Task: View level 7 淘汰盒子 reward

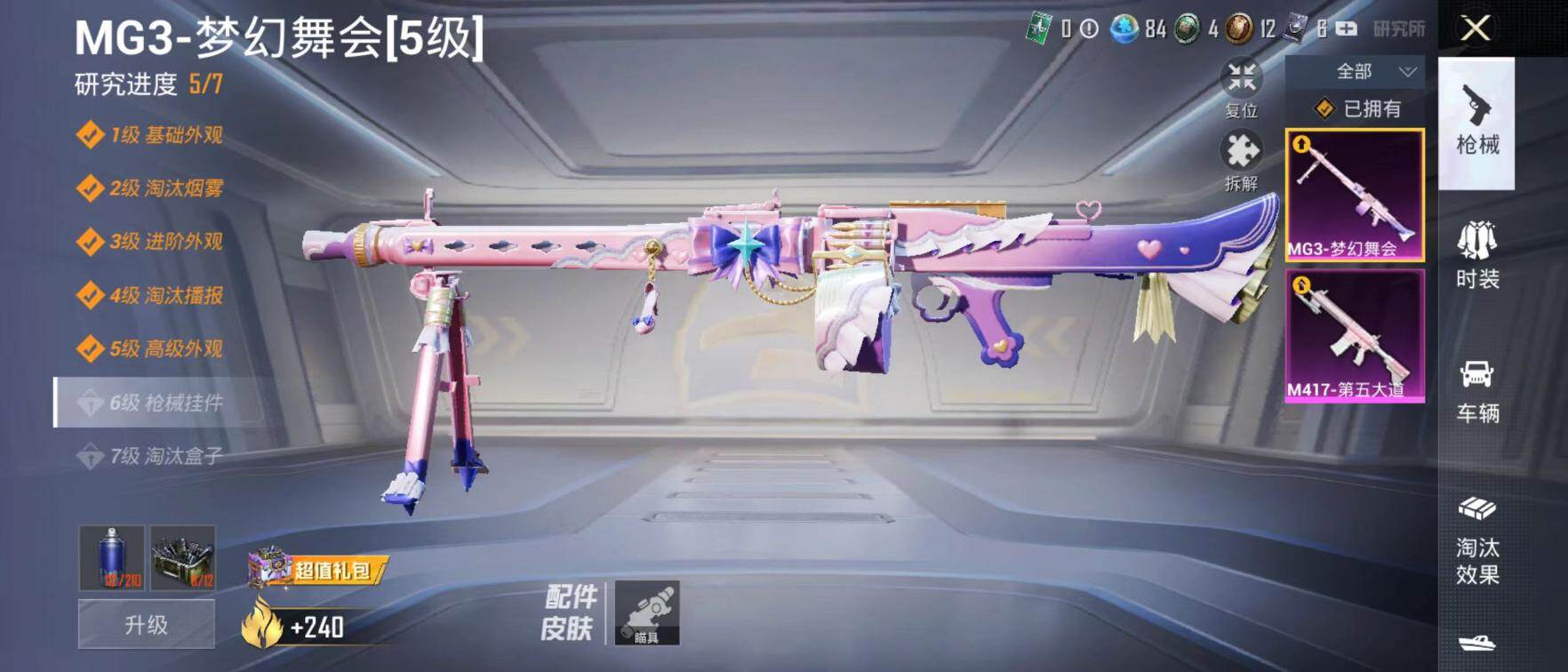Action: click(x=151, y=456)
